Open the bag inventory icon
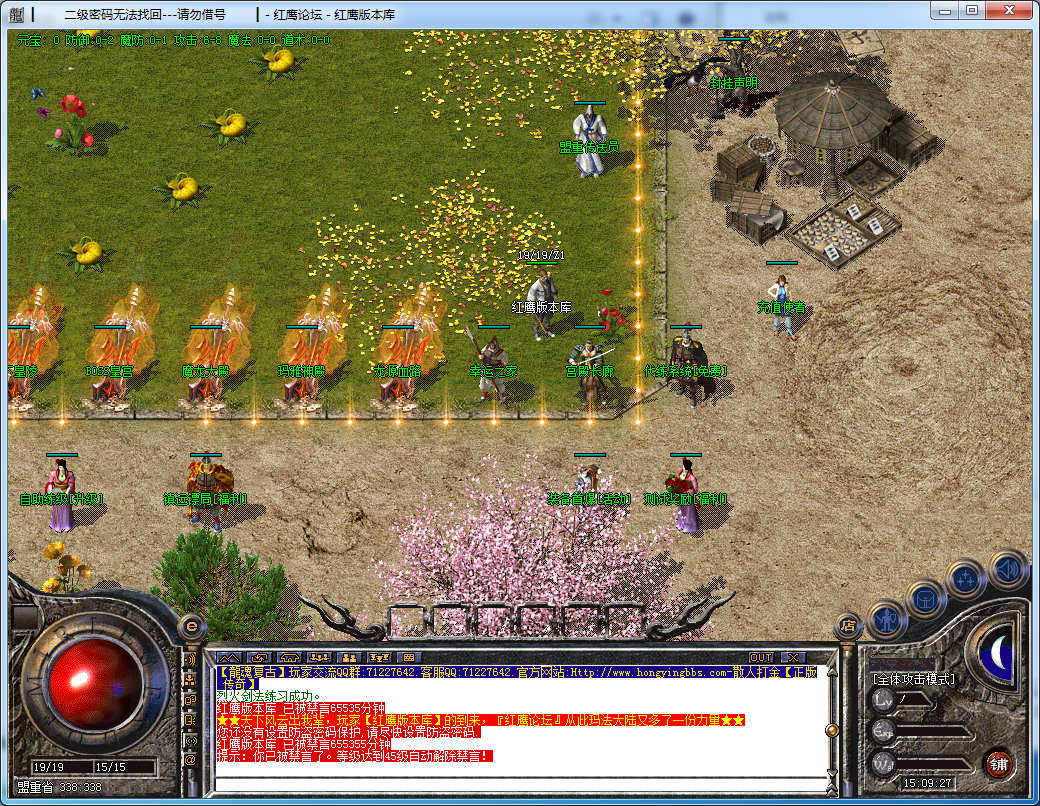The width and height of the screenshot is (1040, 806). 926,599
